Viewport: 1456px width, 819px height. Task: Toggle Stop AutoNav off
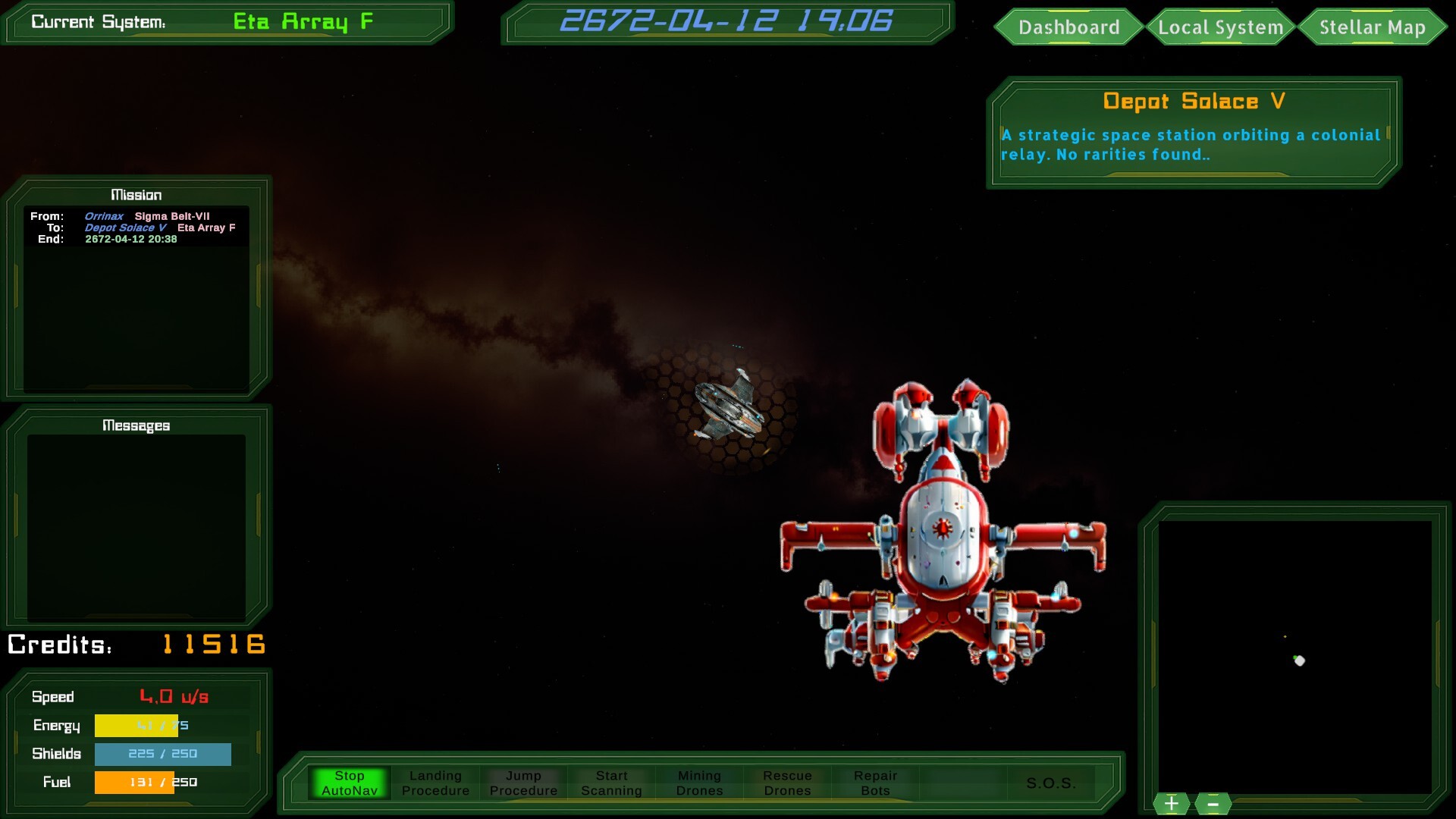click(350, 782)
